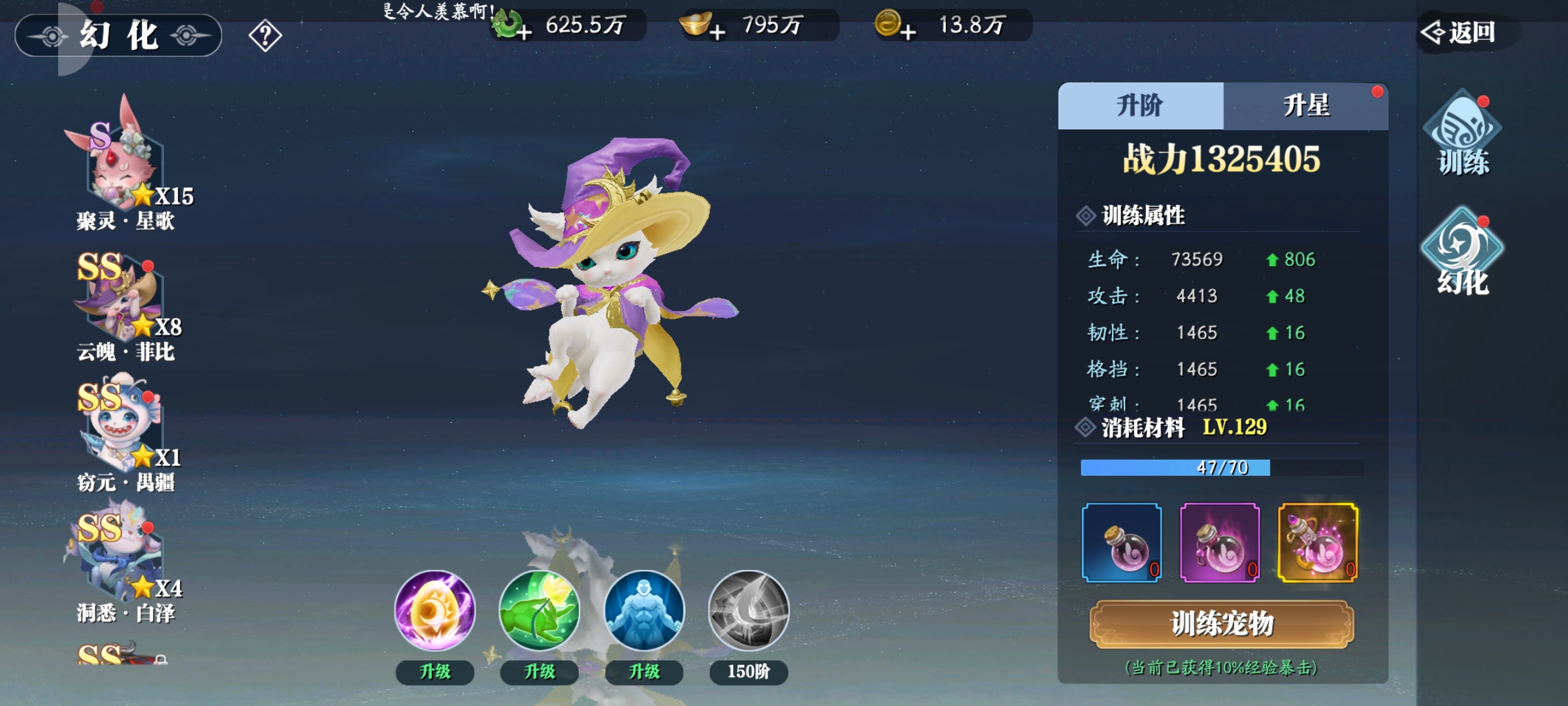Click the 返回 back button
This screenshot has width=1568, height=706.
click(x=1461, y=32)
